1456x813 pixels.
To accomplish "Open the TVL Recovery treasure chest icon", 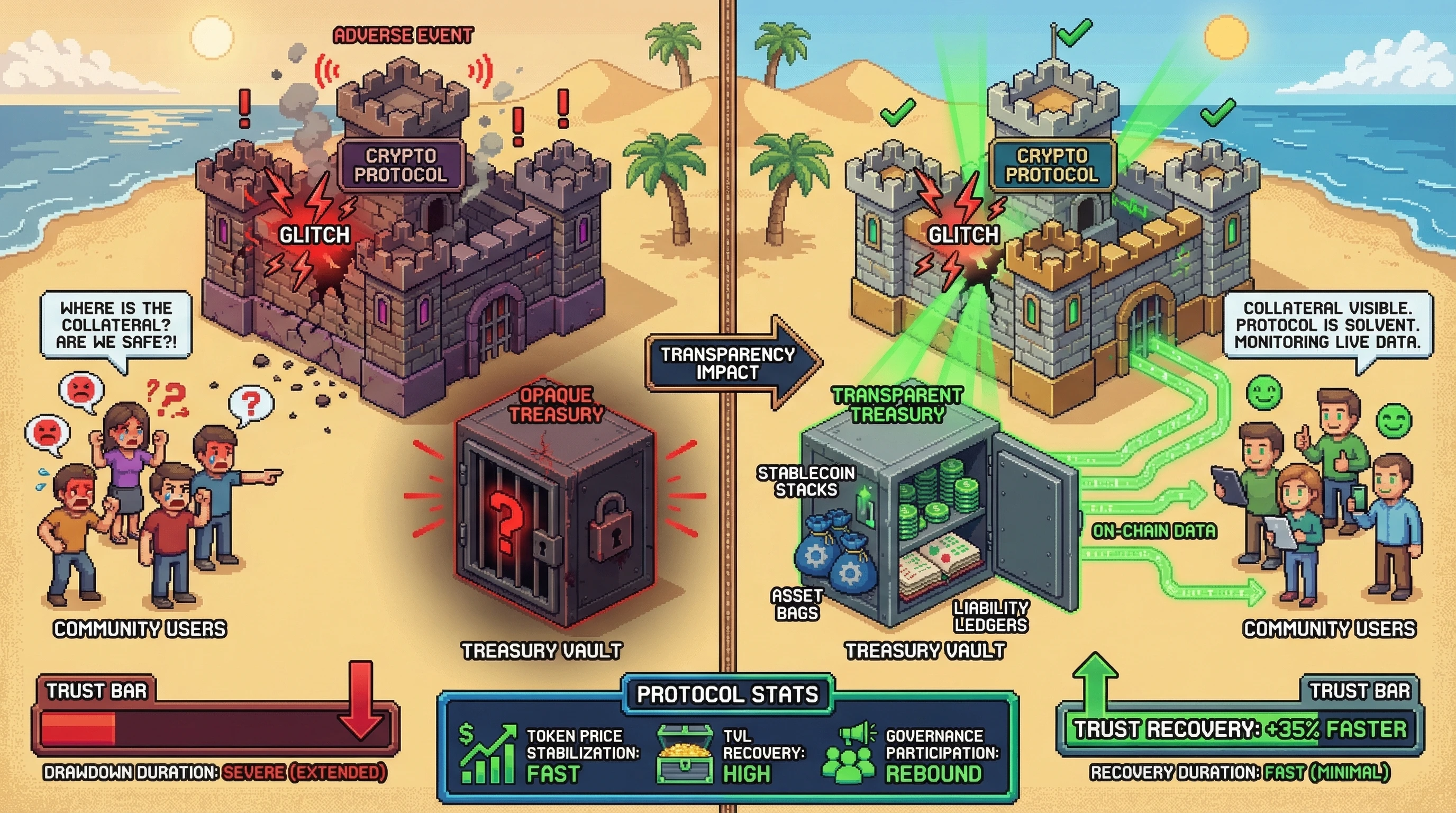I will [x=684, y=755].
